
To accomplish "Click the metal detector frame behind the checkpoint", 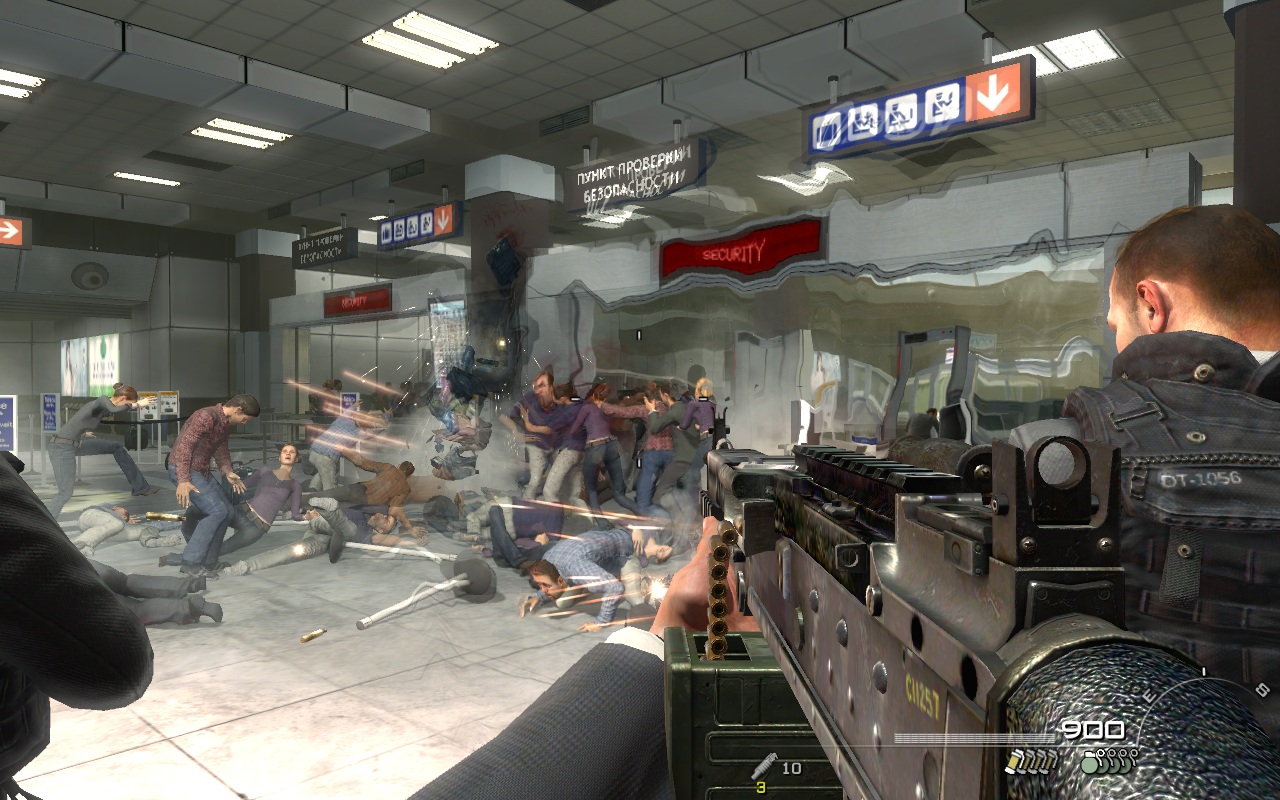I will pyautogui.click(x=930, y=370).
